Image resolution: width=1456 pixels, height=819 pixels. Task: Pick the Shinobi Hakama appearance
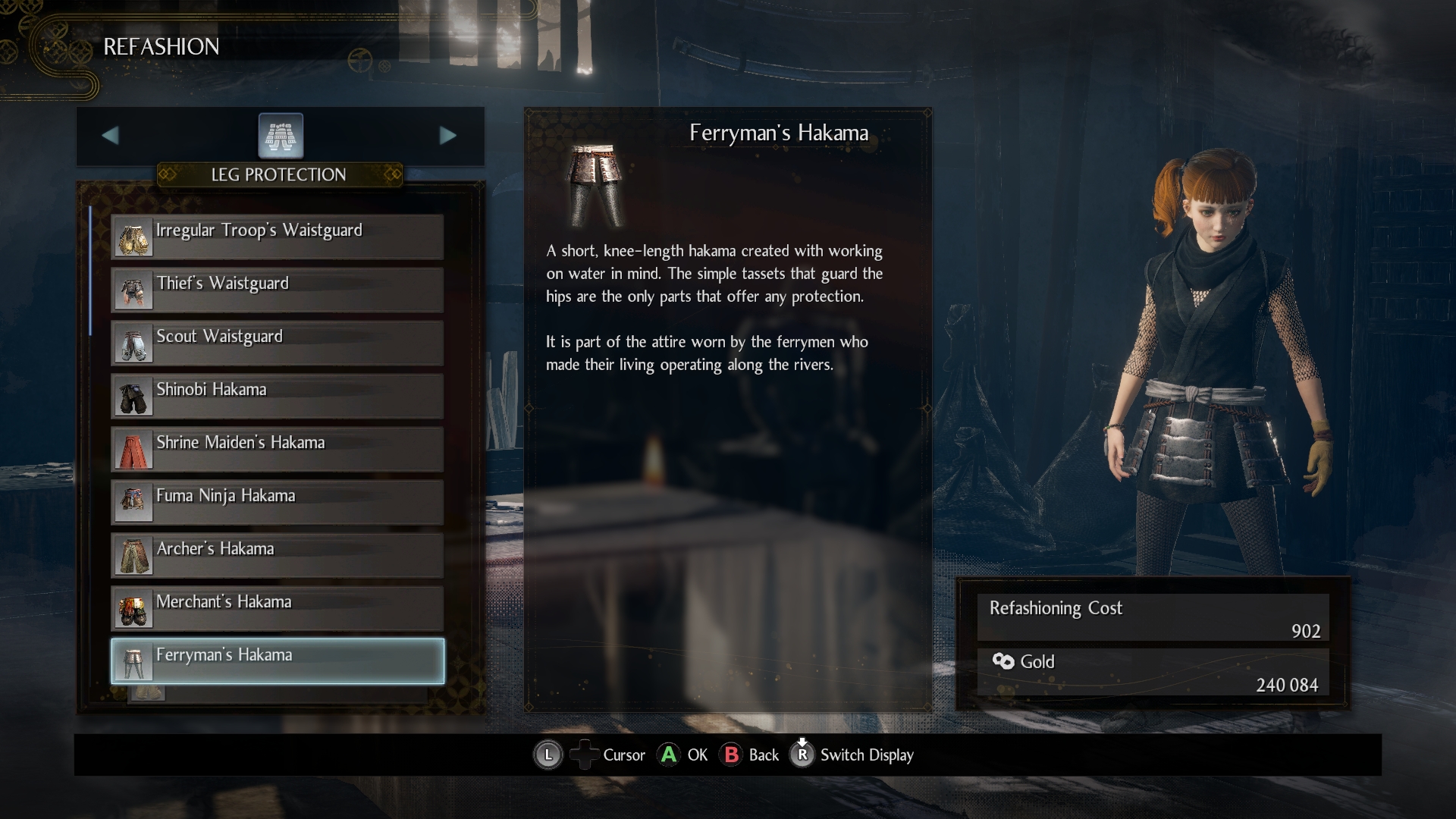coord(278,397)
